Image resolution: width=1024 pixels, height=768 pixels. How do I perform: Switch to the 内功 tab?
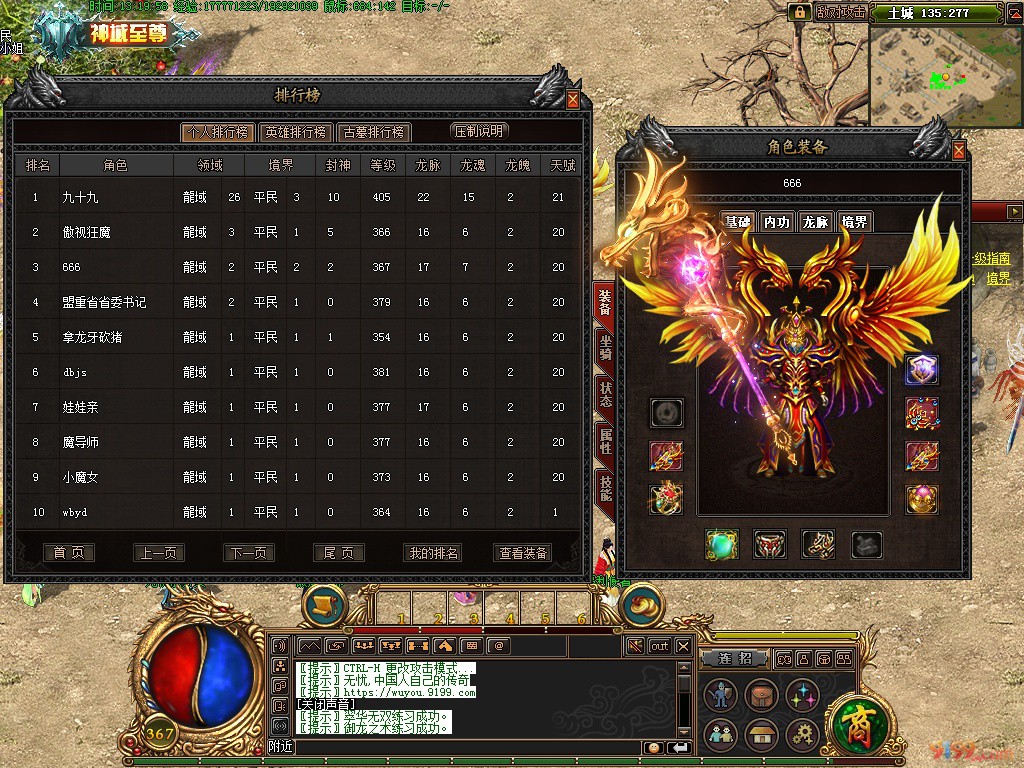(x=776, y=222)
